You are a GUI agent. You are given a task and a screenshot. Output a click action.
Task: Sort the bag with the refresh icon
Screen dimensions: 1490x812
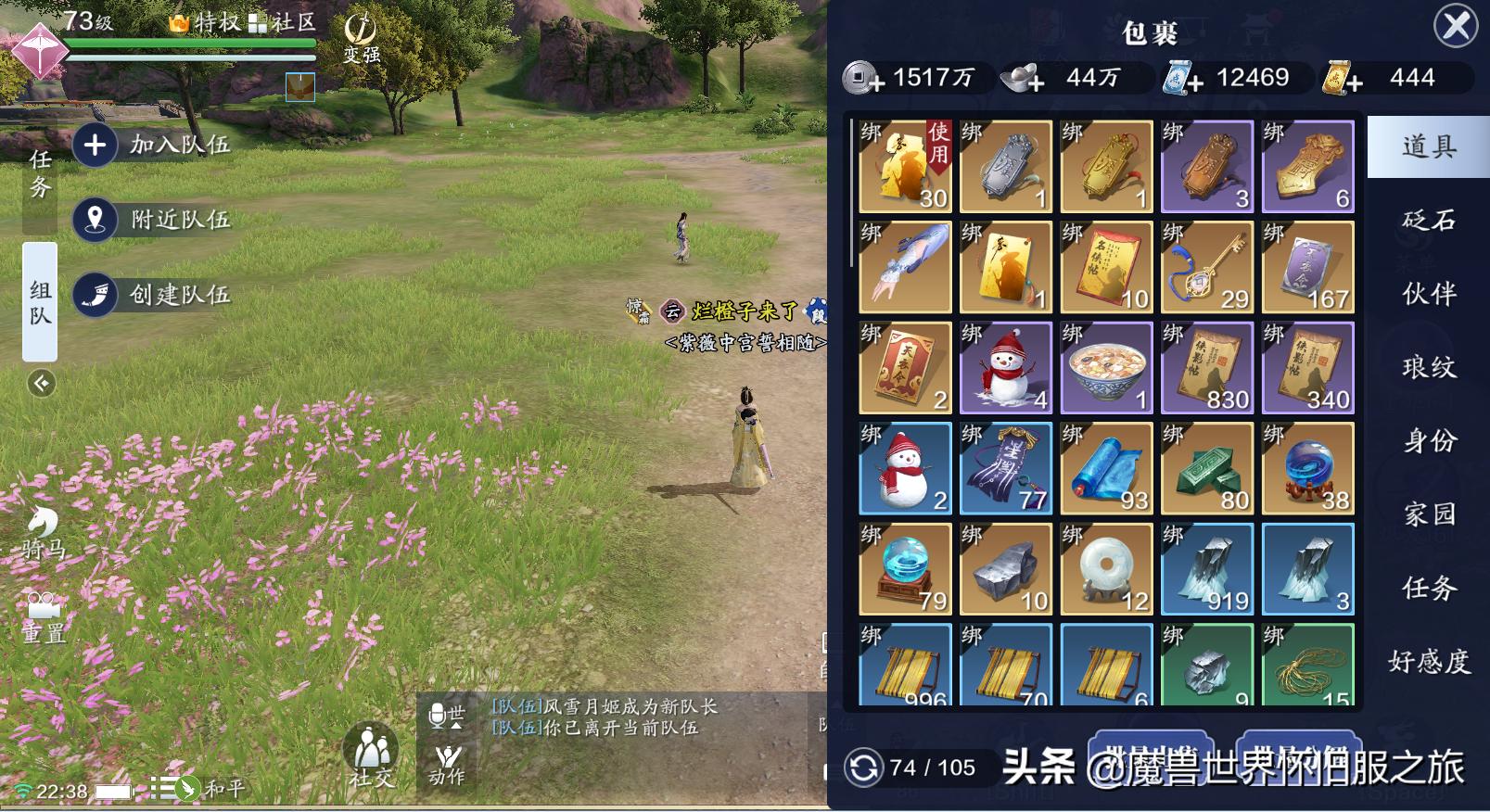point(863,768)
